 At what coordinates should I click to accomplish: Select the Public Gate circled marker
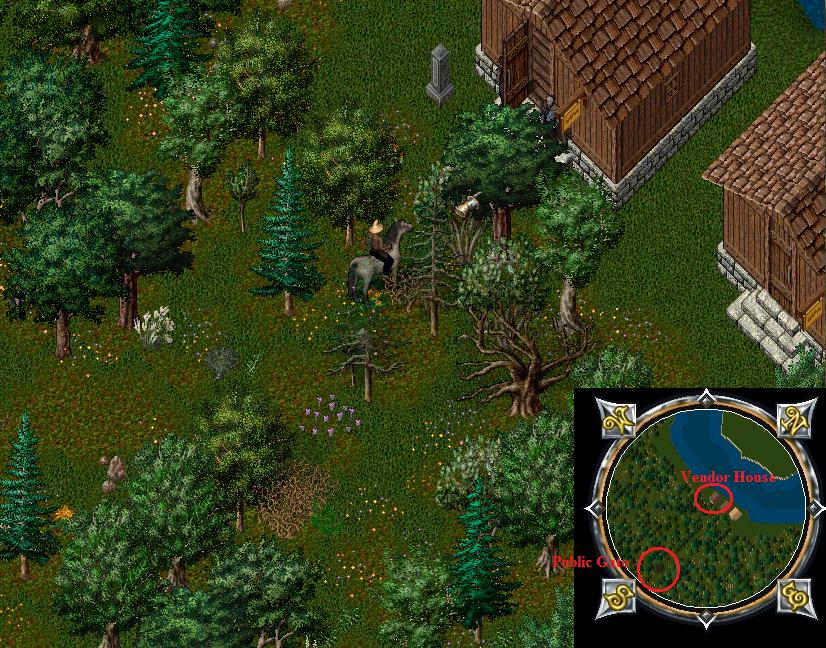(658, 569)
